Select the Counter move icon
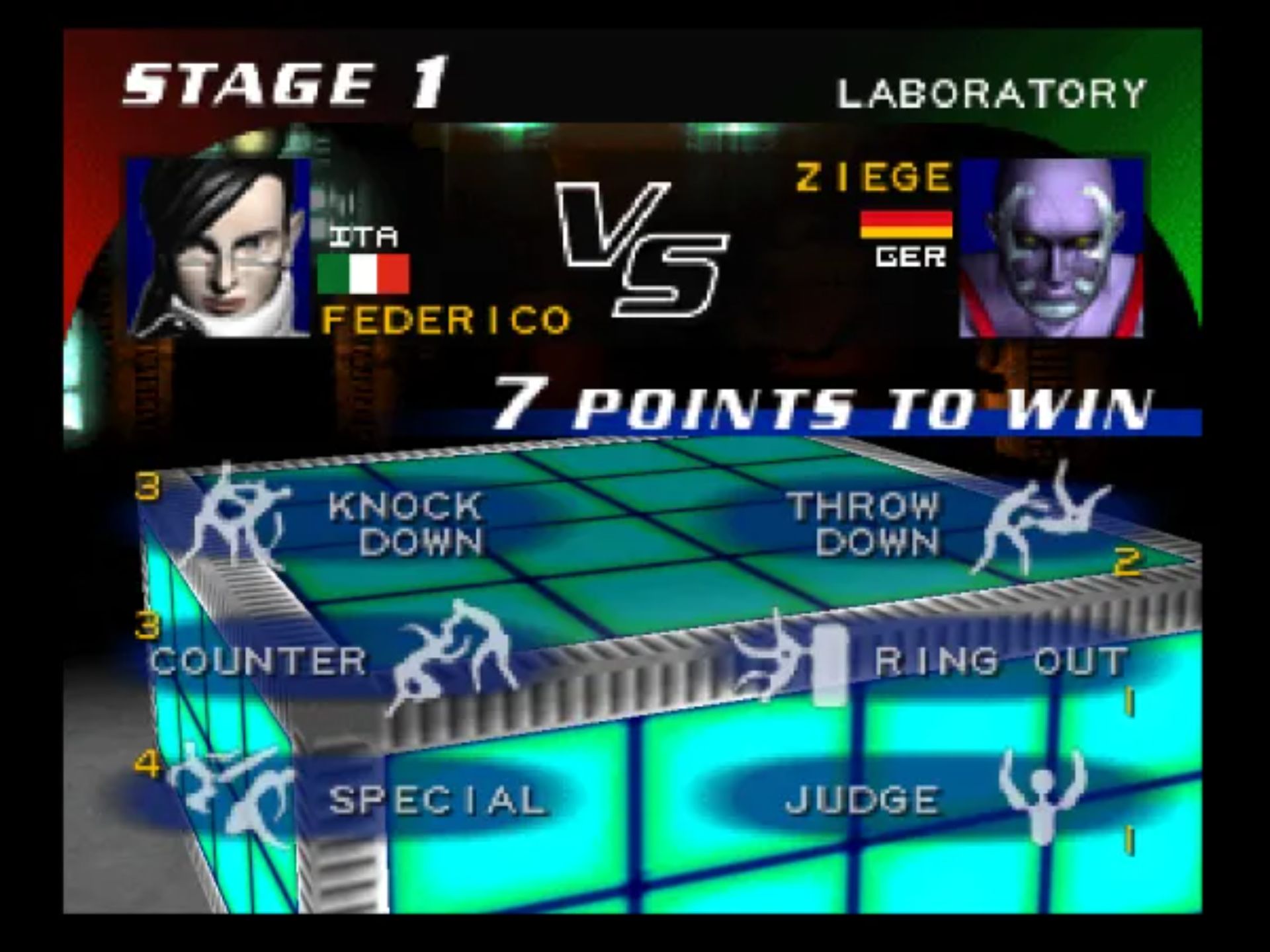Viewport: 1270px width, 952px height. pos(450,654)
